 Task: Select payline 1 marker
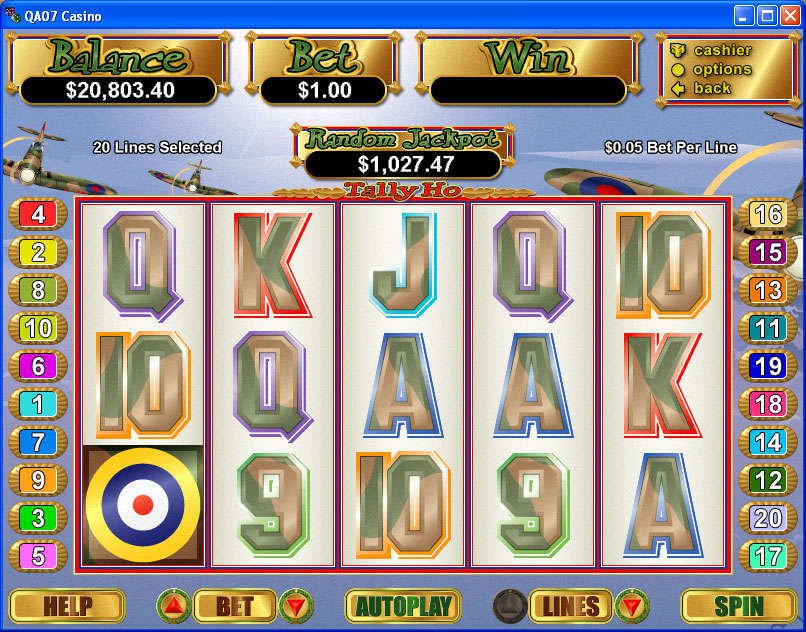click(38, 404)
